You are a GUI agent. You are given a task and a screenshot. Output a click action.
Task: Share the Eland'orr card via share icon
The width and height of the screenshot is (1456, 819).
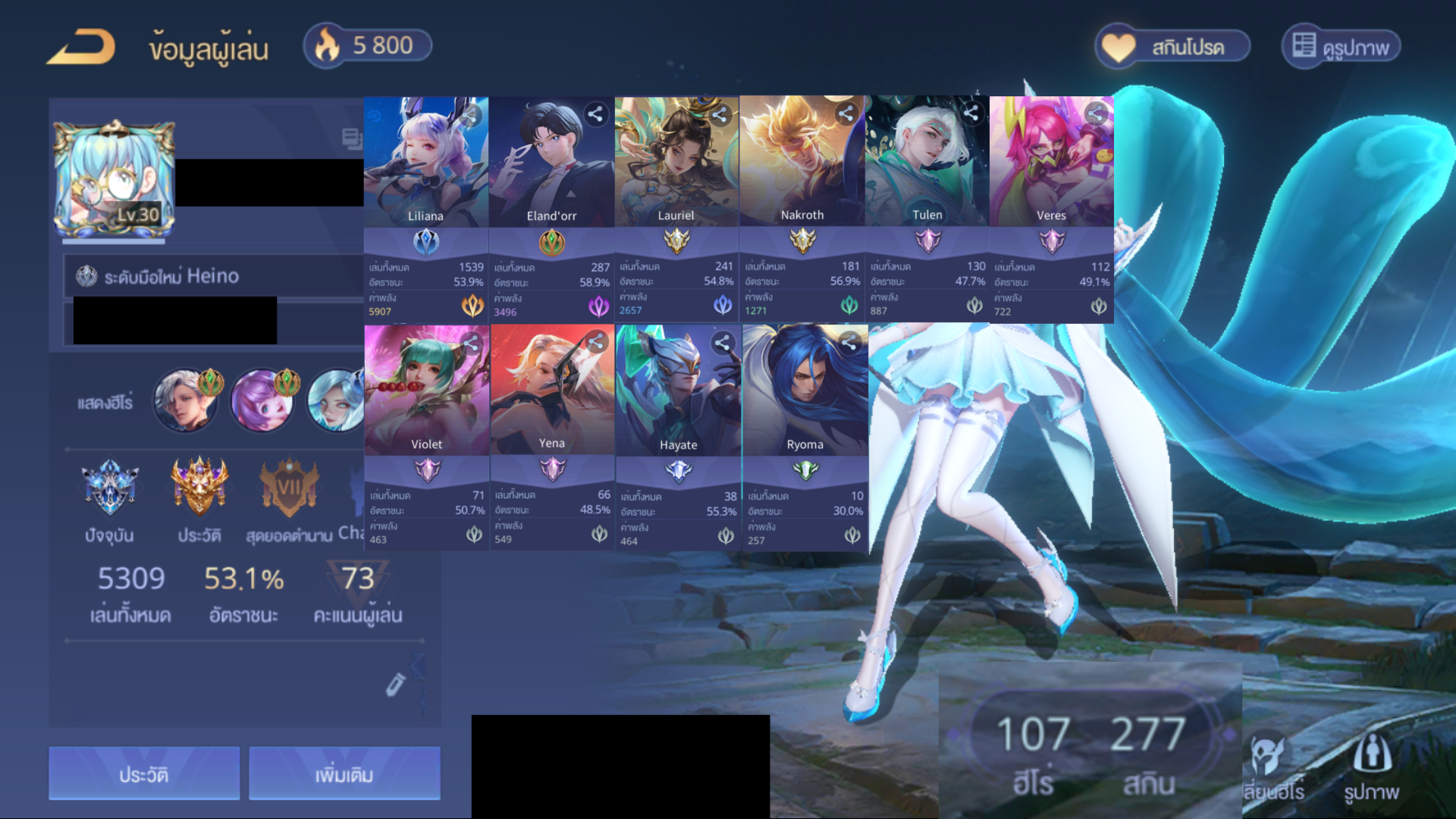point(596,114)
